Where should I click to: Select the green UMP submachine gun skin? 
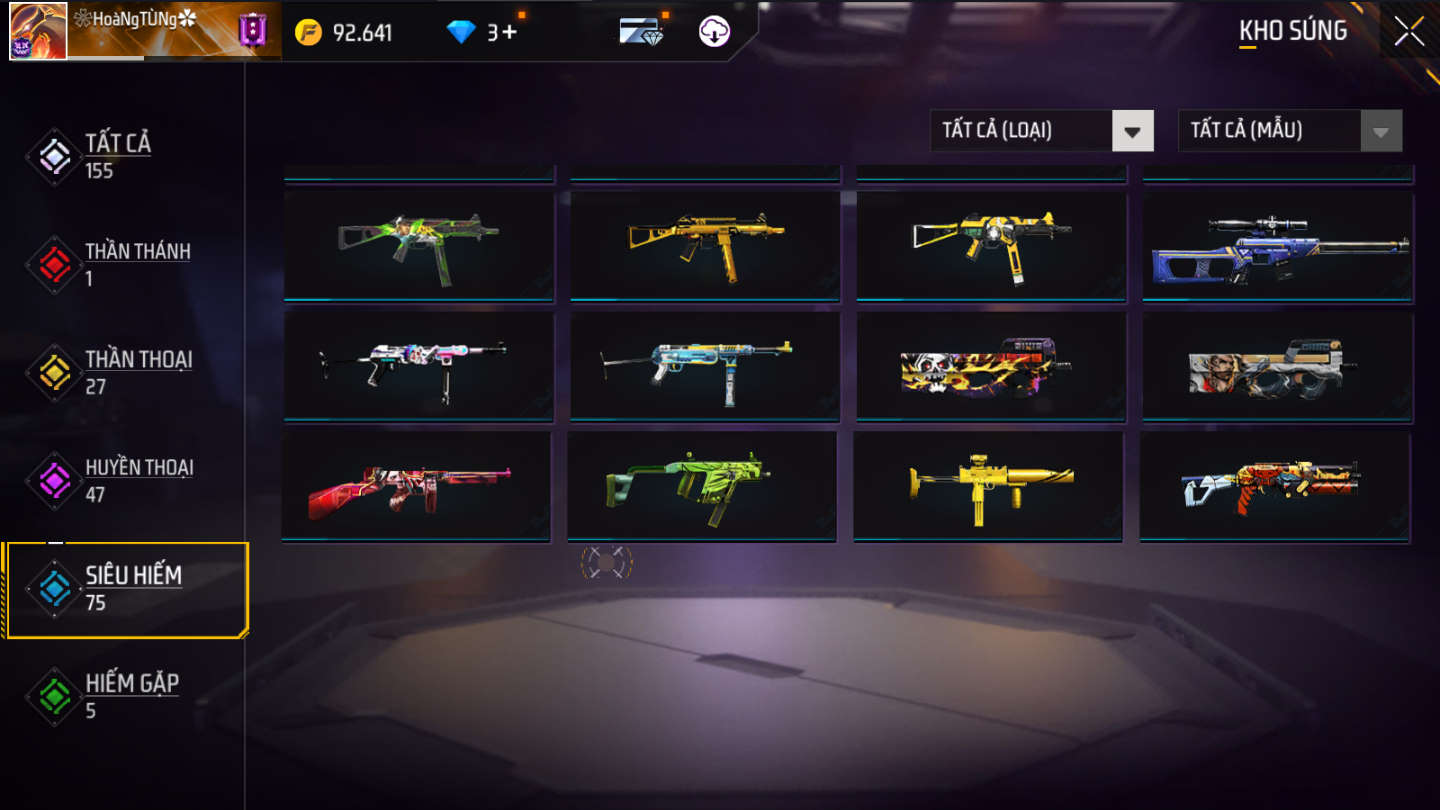pyautogui.click(x=418, y=243)
